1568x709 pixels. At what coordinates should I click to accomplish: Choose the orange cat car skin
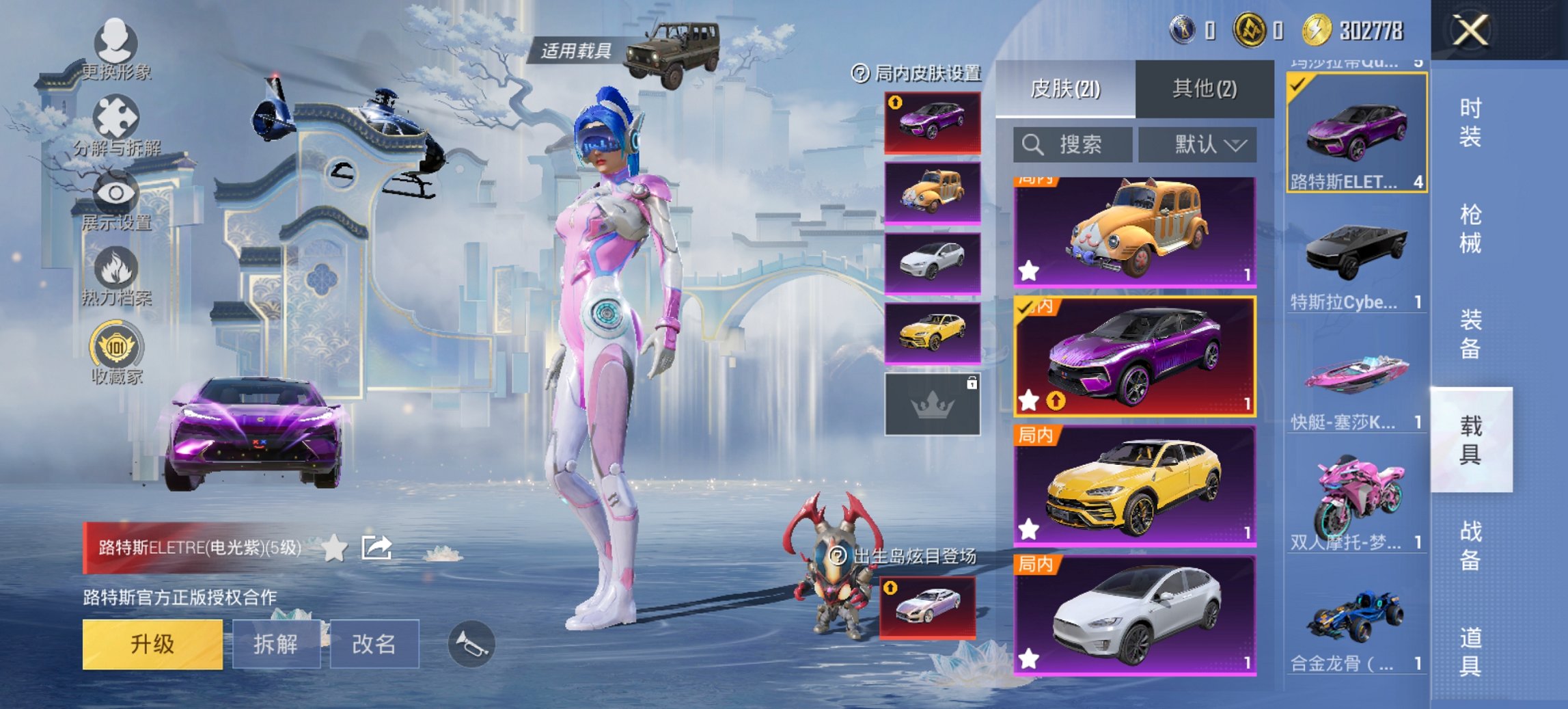(x=1135, y=231)
